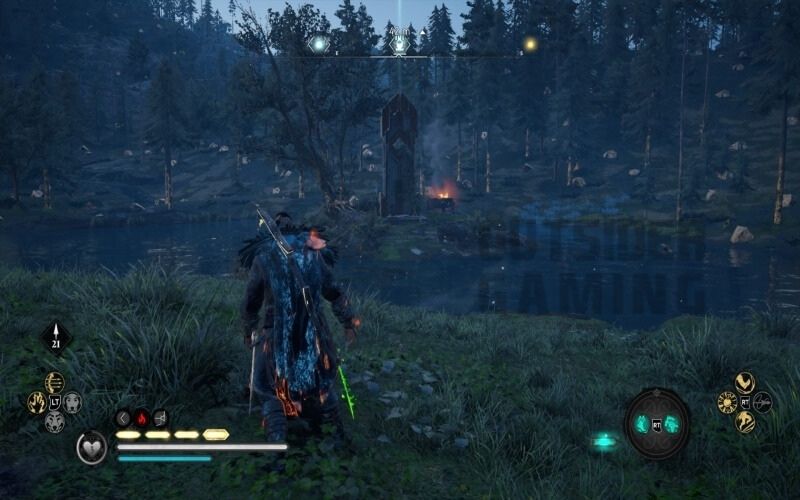Use the heart ration healing icon
The image size is (800, 500).
[92, 447]
